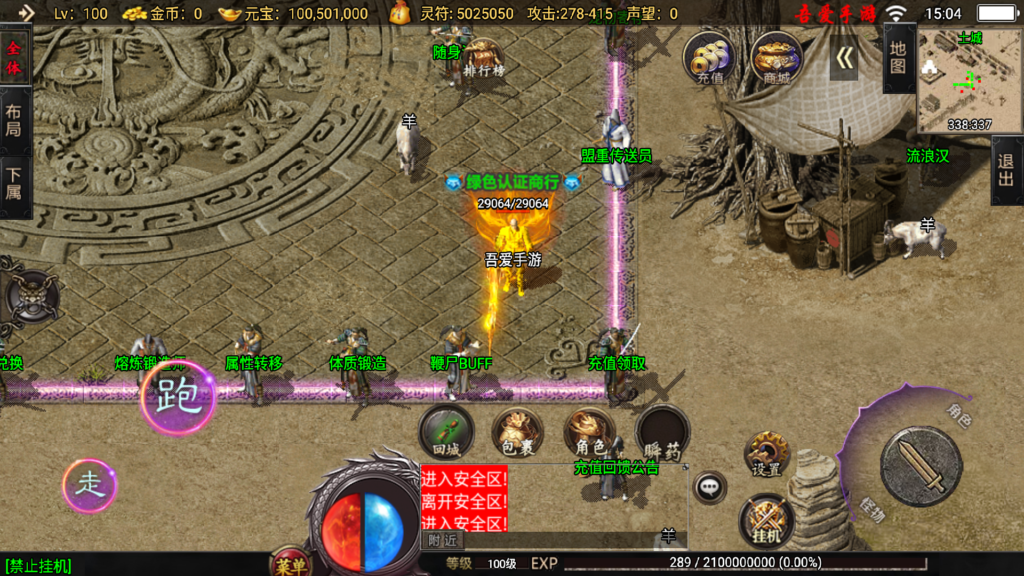Collapse the top icon row with the double-arrow
The image size is (1024, 576).
click(843, 59)
